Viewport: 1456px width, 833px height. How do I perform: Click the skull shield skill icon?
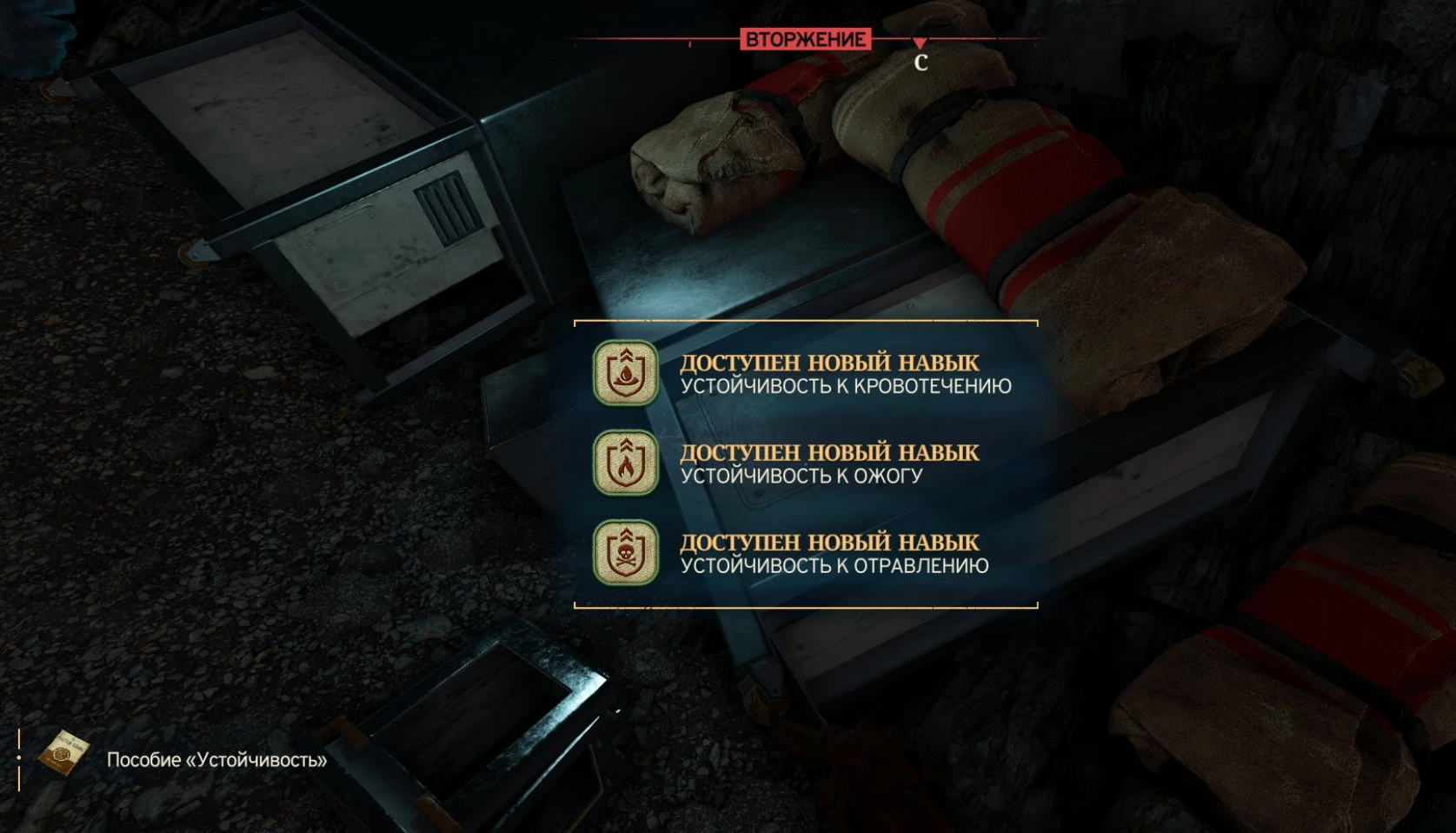(x=625, y=553)
